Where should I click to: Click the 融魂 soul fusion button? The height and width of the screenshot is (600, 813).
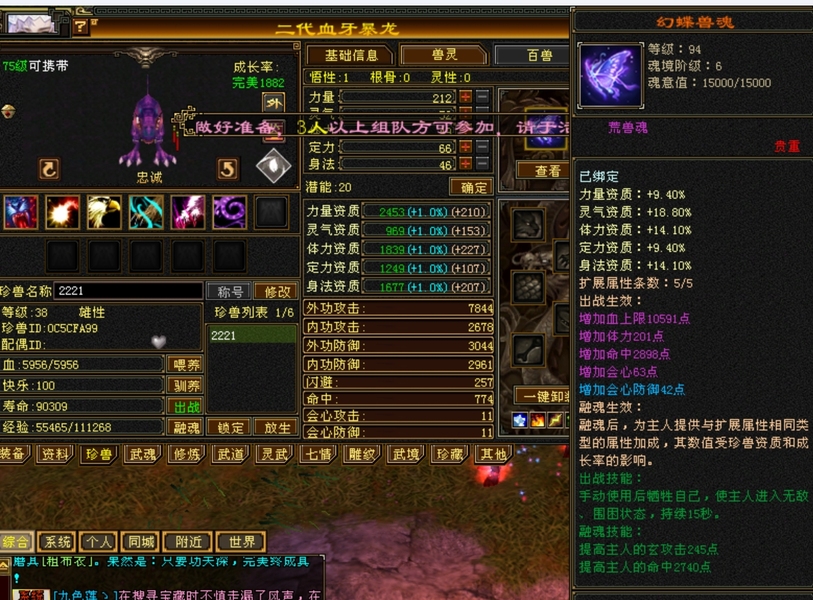(186, 428)
